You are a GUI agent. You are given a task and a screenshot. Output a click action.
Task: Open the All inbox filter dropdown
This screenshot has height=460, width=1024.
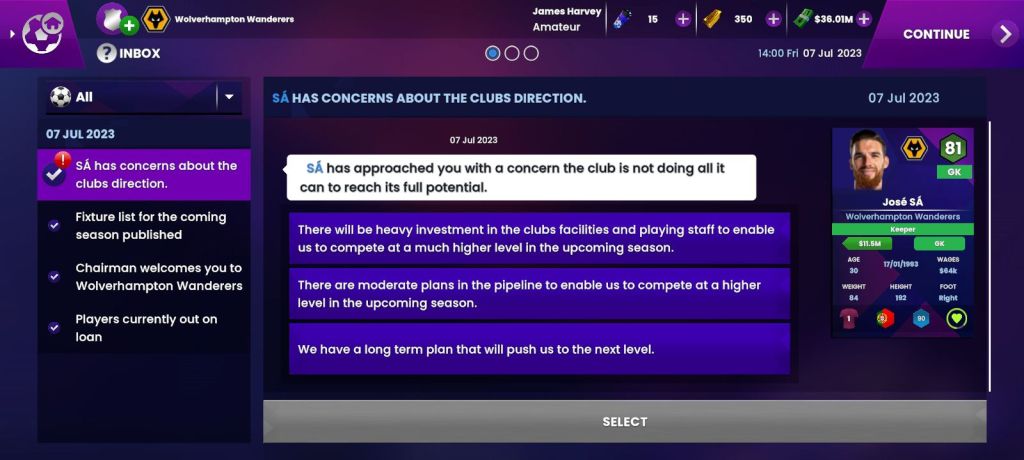point(229,97)
